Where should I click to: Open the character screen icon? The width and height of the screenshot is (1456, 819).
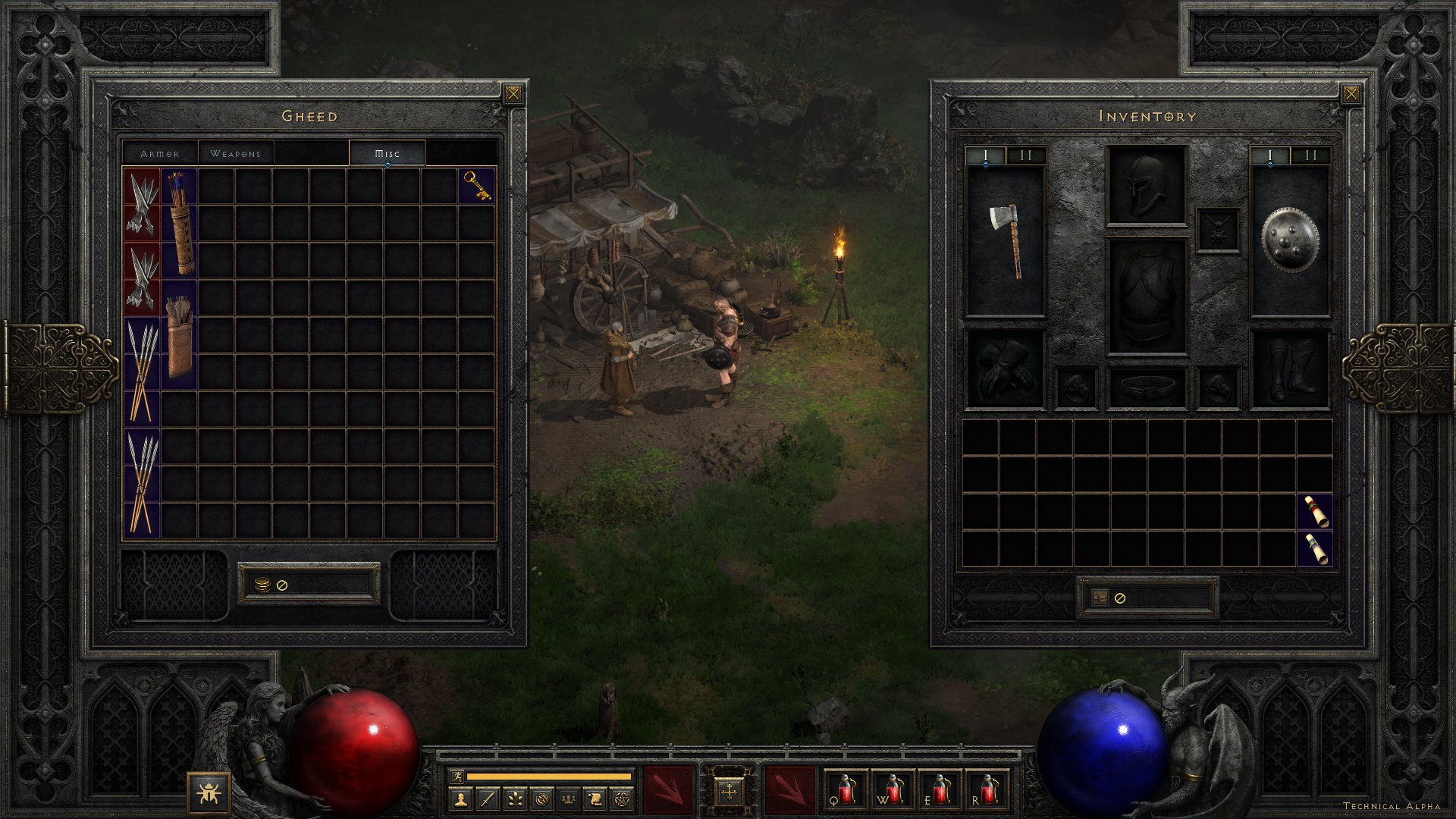(x=460, y=799)
